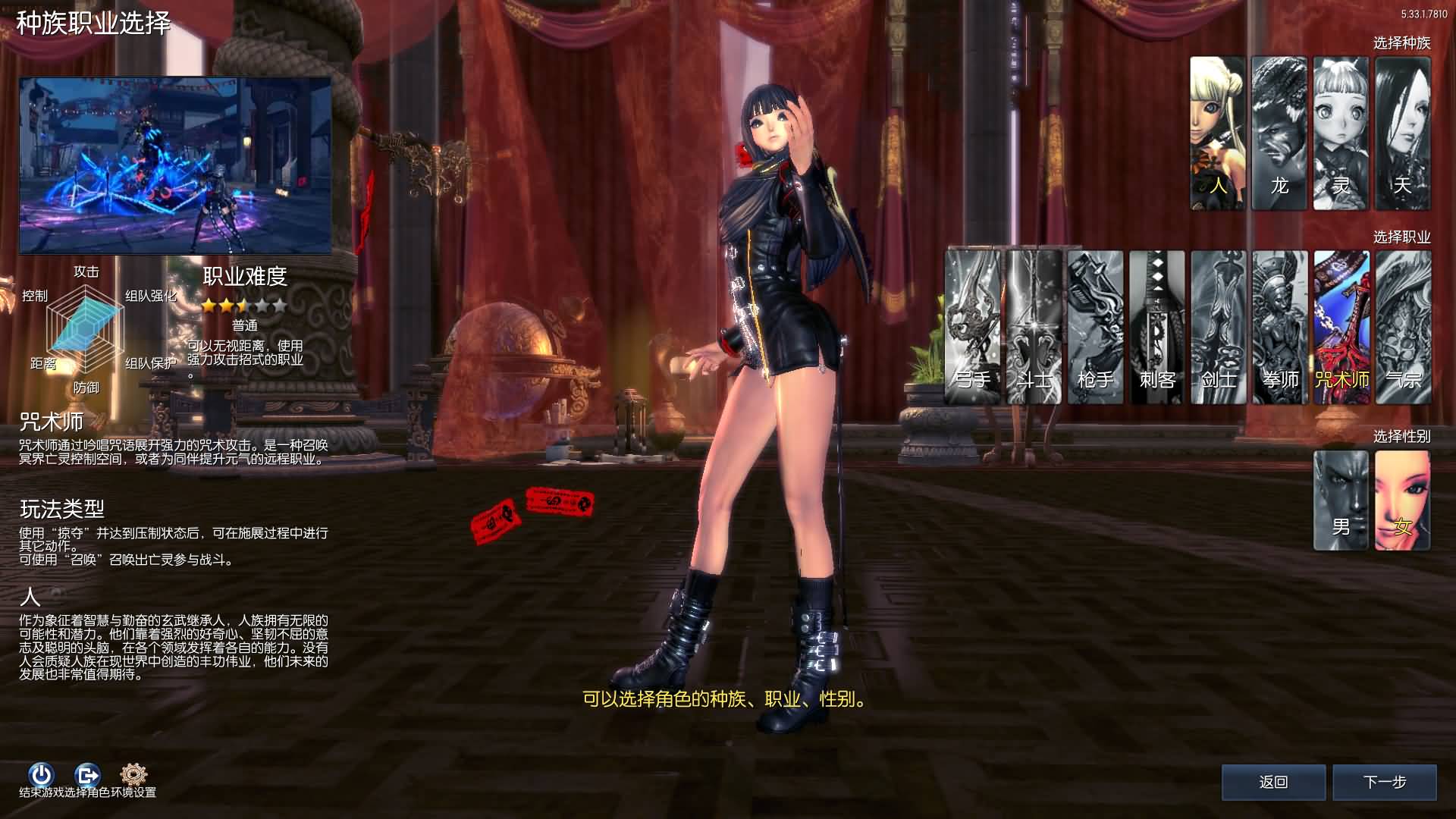The image size is (1456, 819).
Task: Choose the 气宗 soul fighter class card
Action: pos(1403,327)
